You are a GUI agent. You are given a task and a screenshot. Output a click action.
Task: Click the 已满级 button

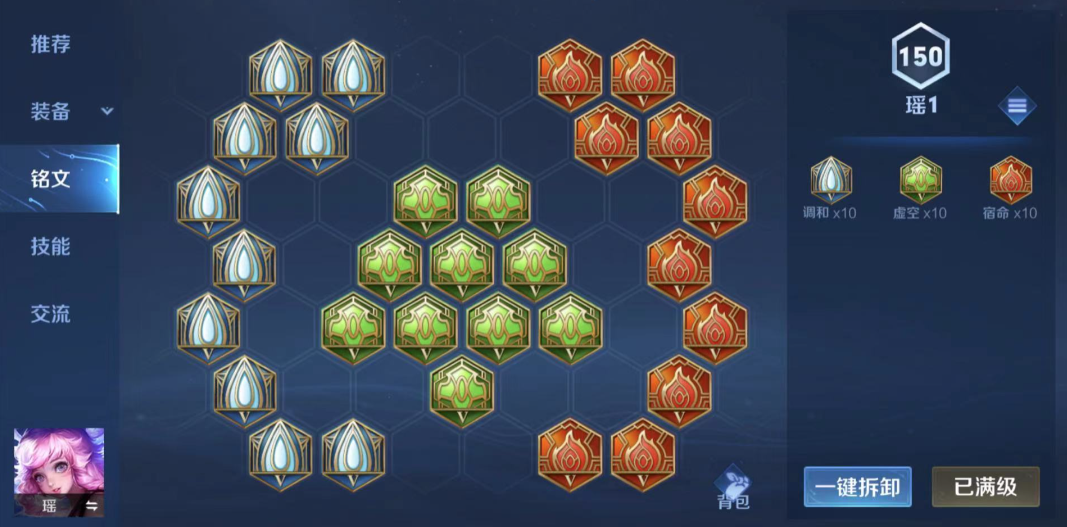(x=985, y=487)
